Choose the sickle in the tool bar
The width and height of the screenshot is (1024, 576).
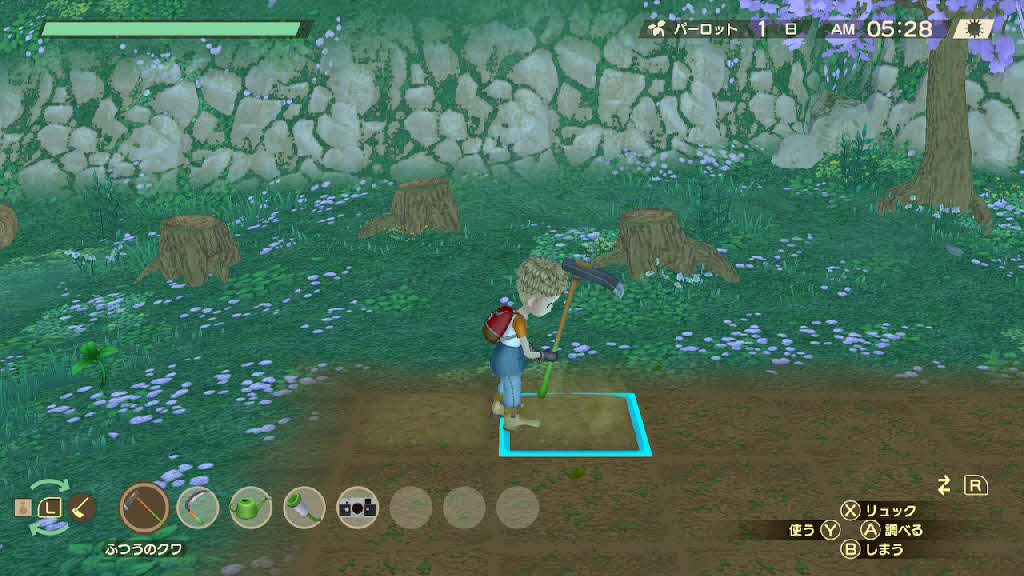point(198,507)
